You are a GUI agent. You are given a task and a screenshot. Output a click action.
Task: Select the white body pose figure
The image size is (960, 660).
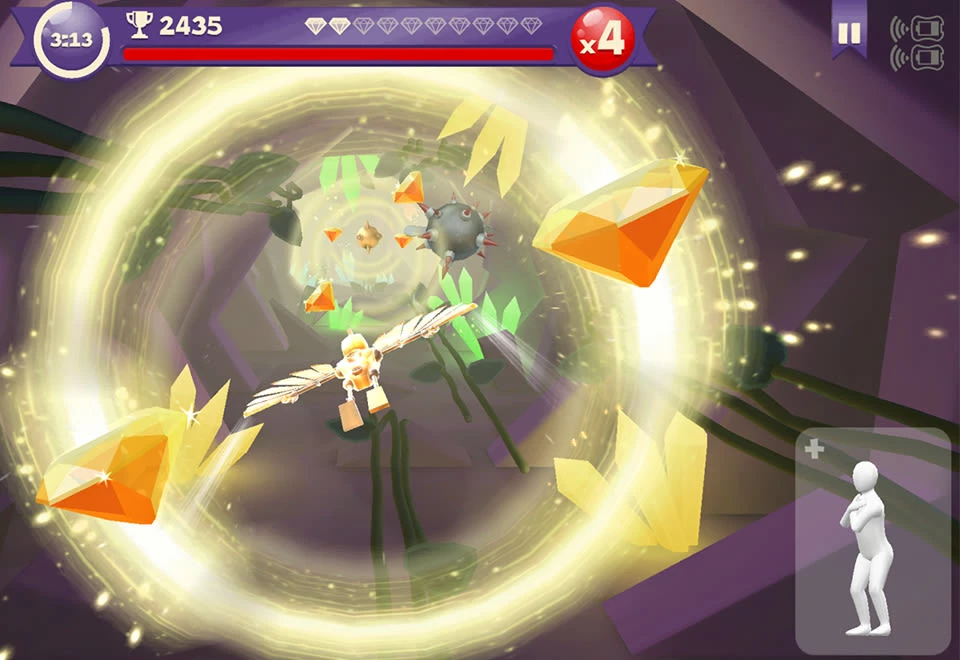[x=866, y=547]
